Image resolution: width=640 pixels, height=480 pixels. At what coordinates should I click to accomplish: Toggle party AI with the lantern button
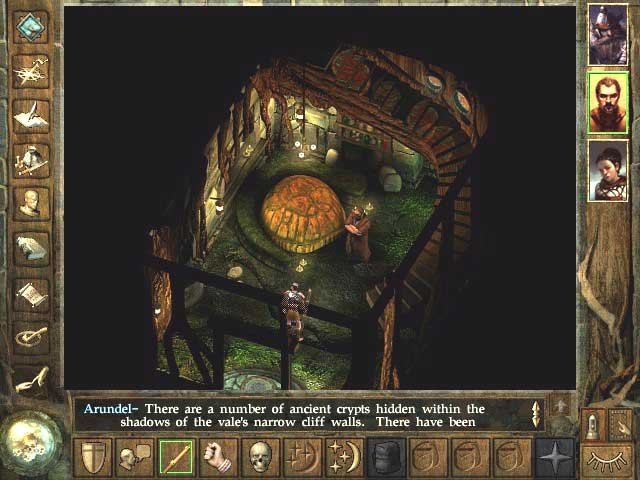592,425
